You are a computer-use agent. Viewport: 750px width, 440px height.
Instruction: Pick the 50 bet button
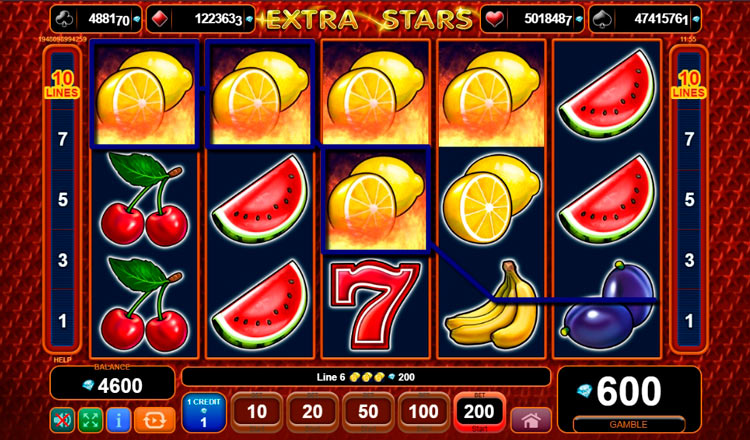[x=368, y=412]
